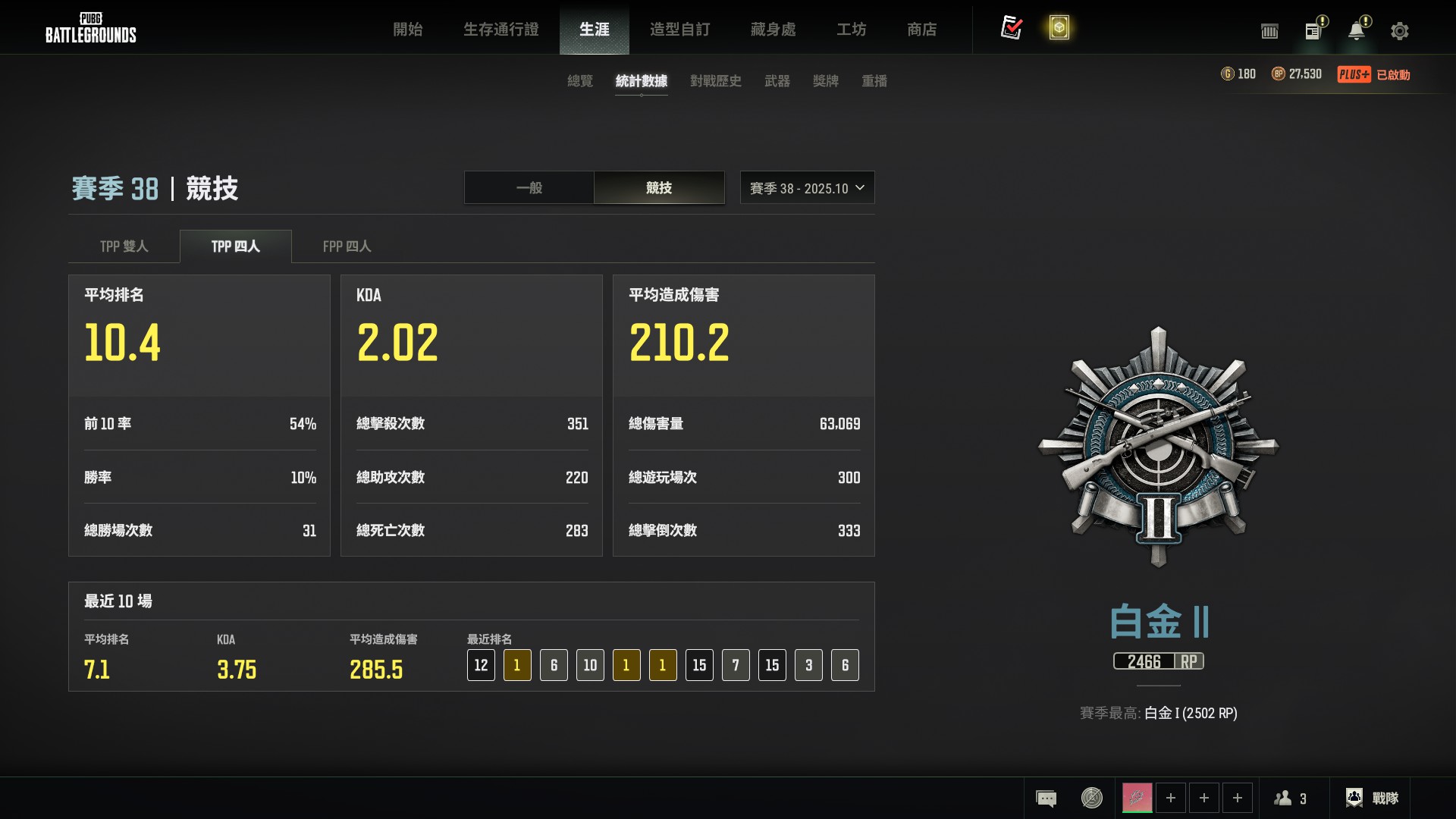Enter the 商店 store
The image size is (1456, 819).
pyautogui.click(x=921, y=30)
